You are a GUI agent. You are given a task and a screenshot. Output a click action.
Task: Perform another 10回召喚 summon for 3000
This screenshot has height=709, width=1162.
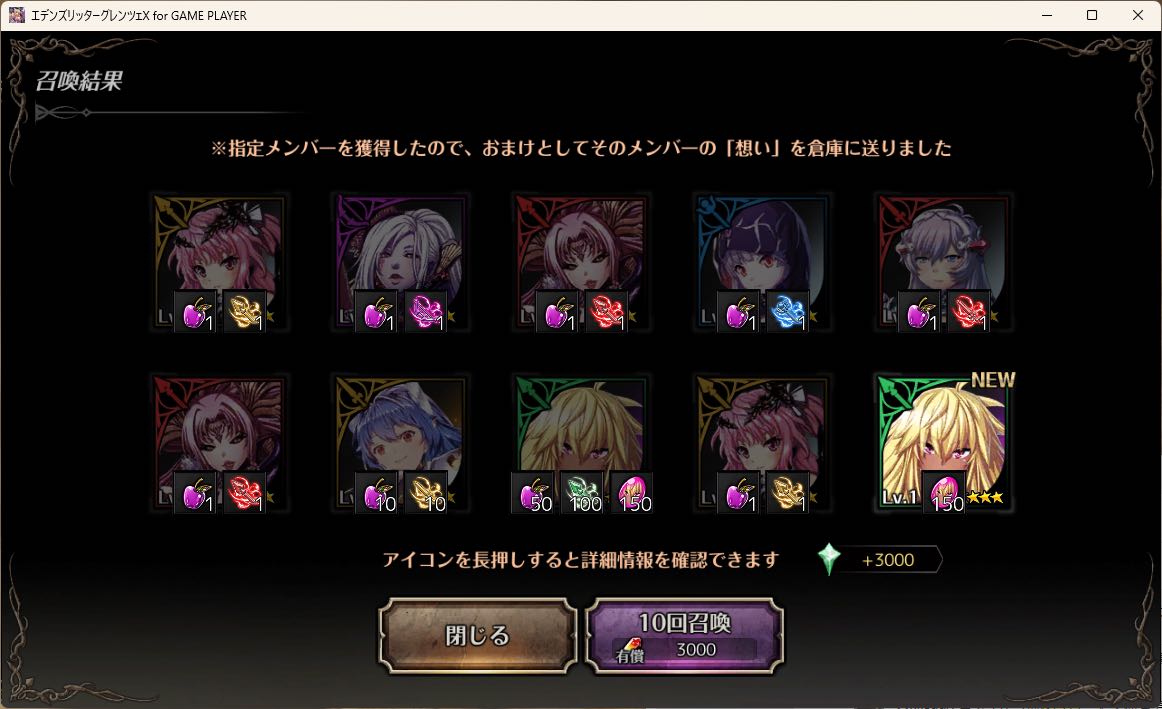click(684, 635)
